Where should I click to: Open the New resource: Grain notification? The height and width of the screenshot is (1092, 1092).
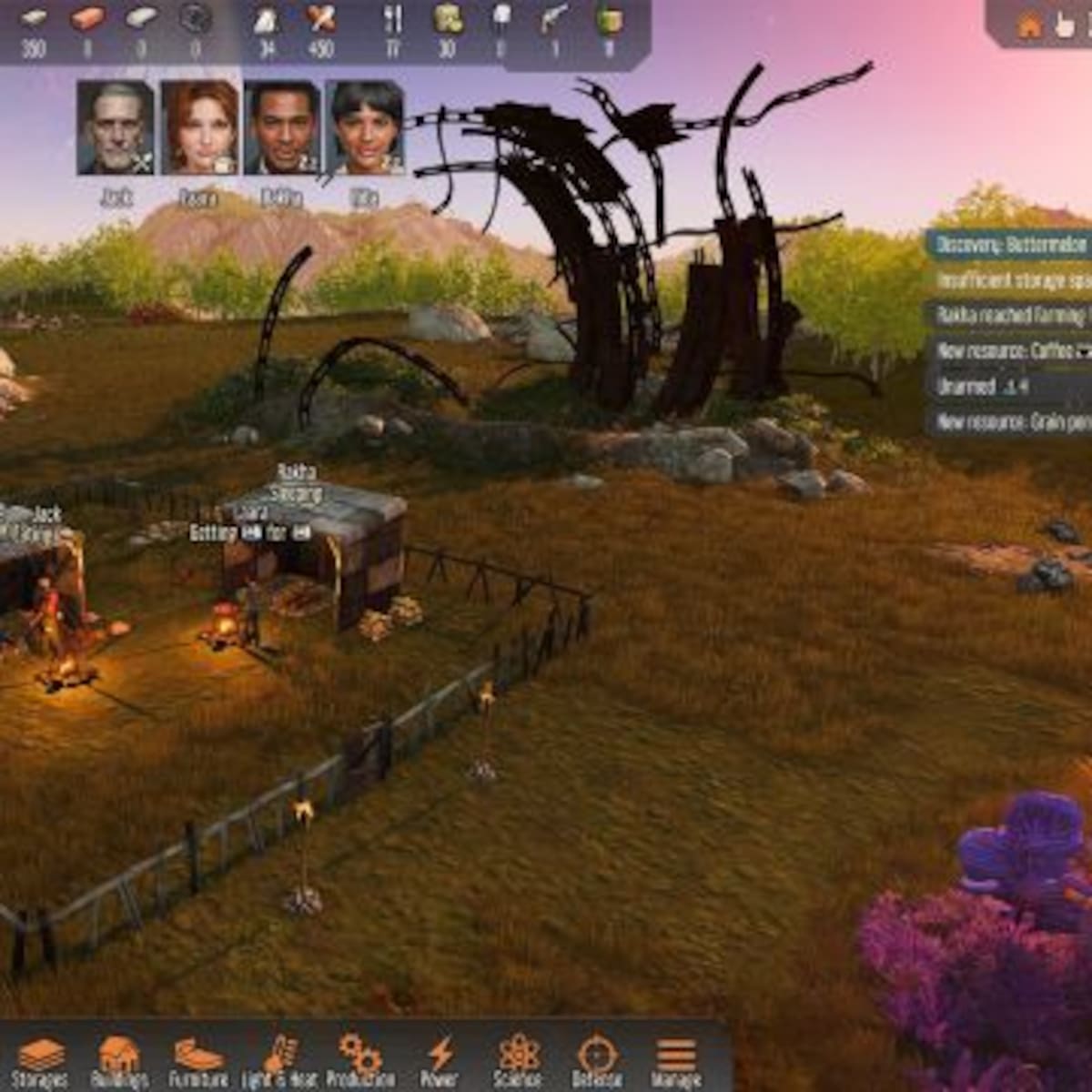tap(1010, 422)
